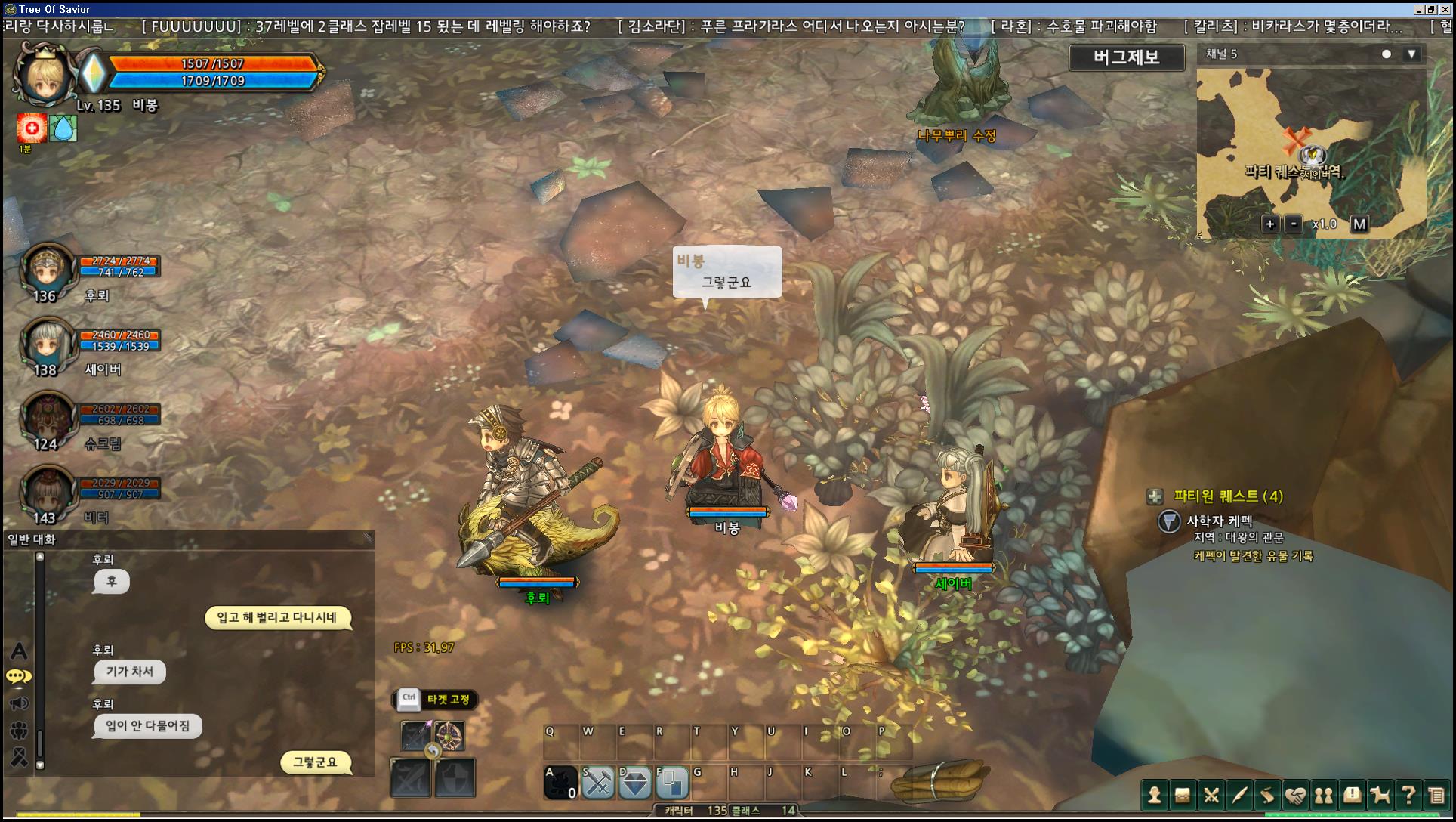Viewport: 1456px width, 822px height.
Task: Expand the 파티원 퀘스트 party quest tracker
Action: click(1155, 496)
